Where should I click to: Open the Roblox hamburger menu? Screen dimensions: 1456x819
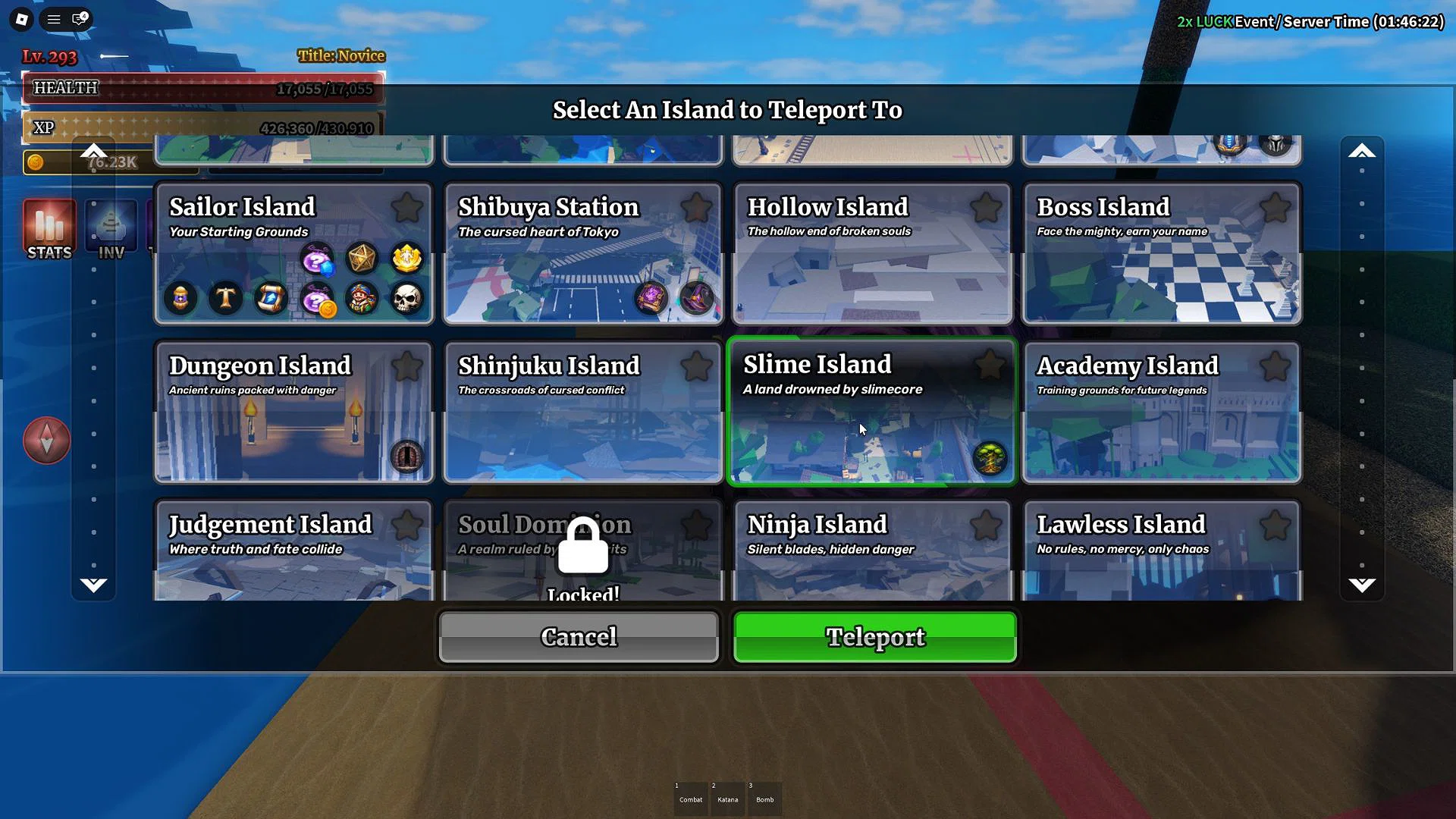(52, 19)
